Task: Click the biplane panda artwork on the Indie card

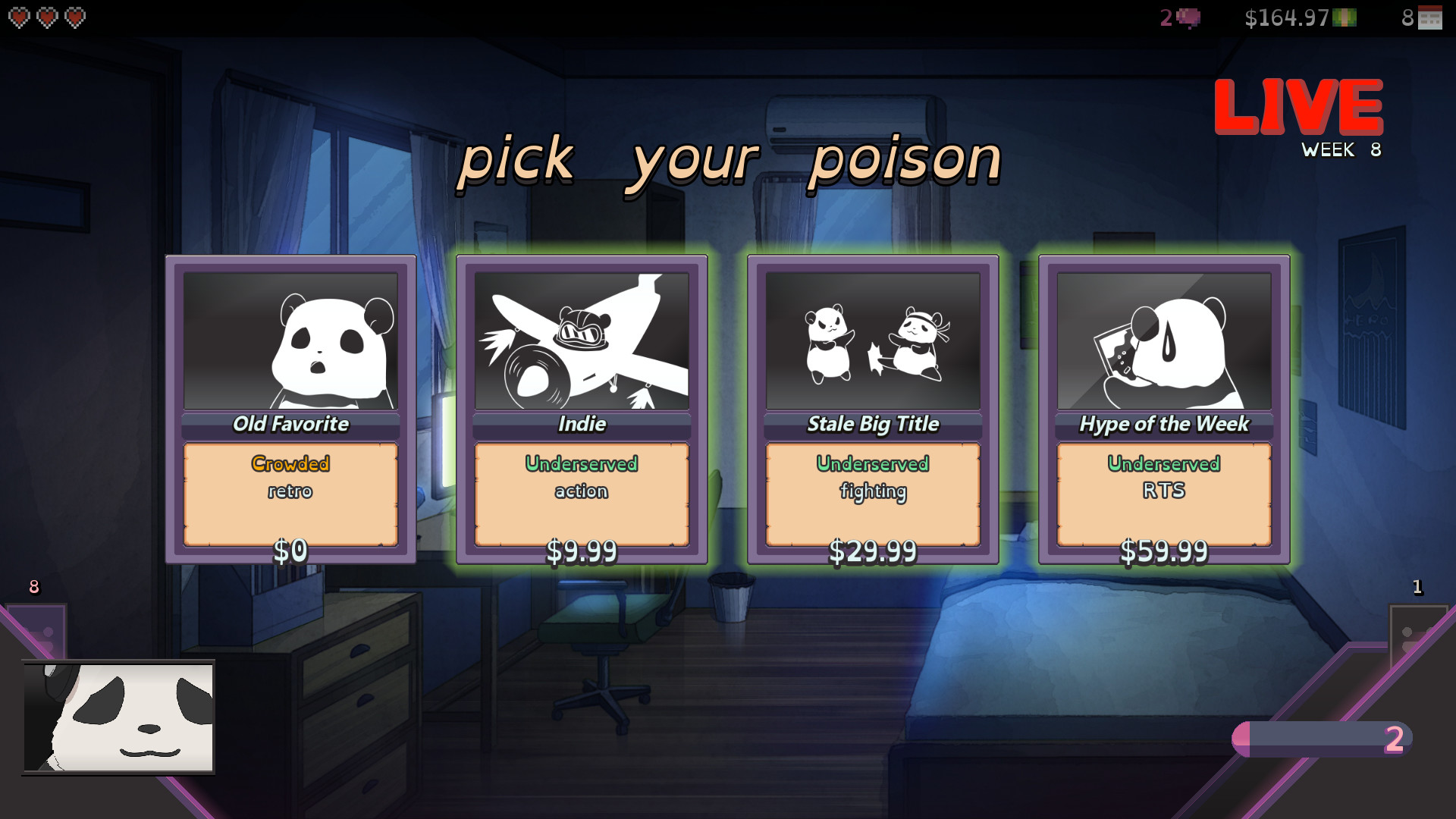Action: tap(582, 340)
